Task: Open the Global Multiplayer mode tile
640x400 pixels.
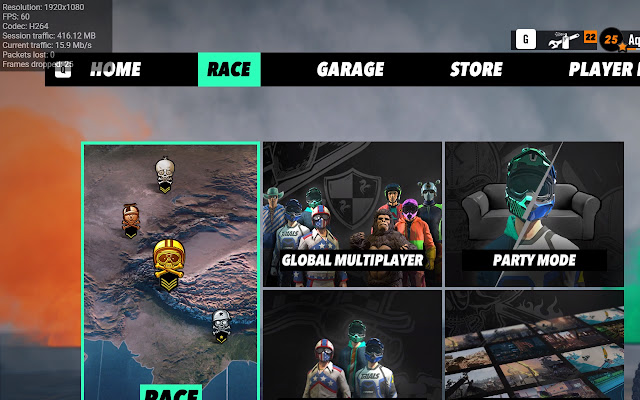Action: tap(352, 214)
